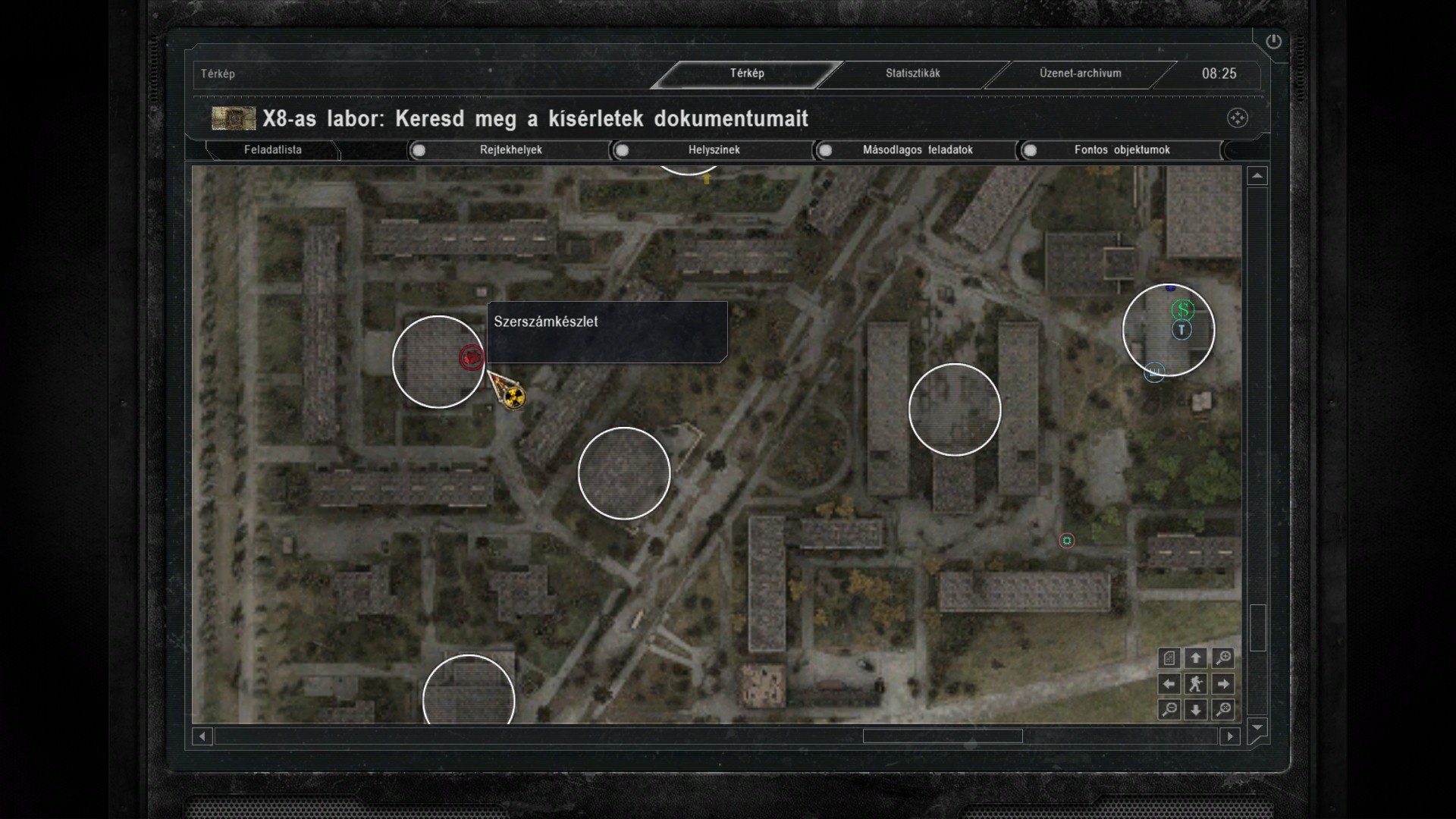Viewport: 1456px width, 819px height.
Task: Toggle the Rejtekhelyek map filter
Action: tap(419, 150)
